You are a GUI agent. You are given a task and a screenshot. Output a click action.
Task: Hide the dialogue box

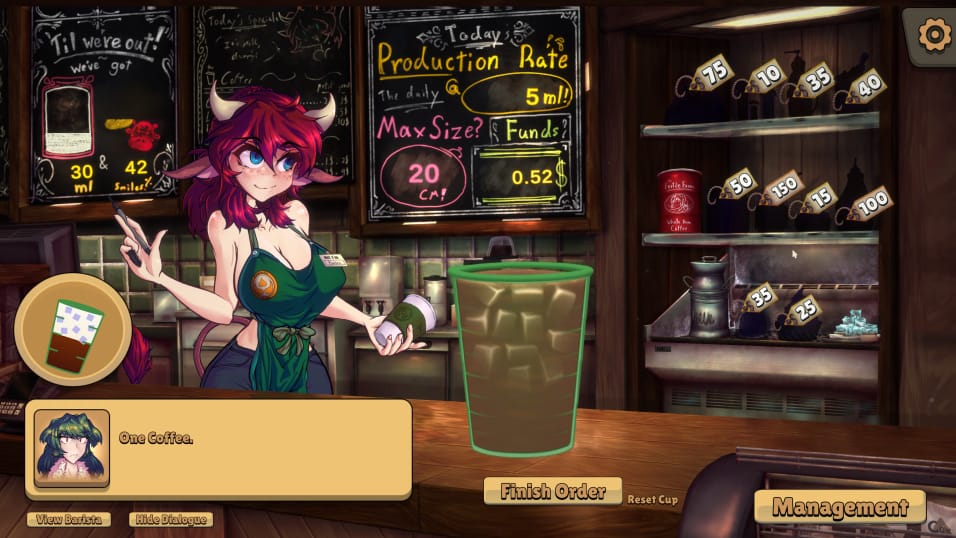coord(171,519)
